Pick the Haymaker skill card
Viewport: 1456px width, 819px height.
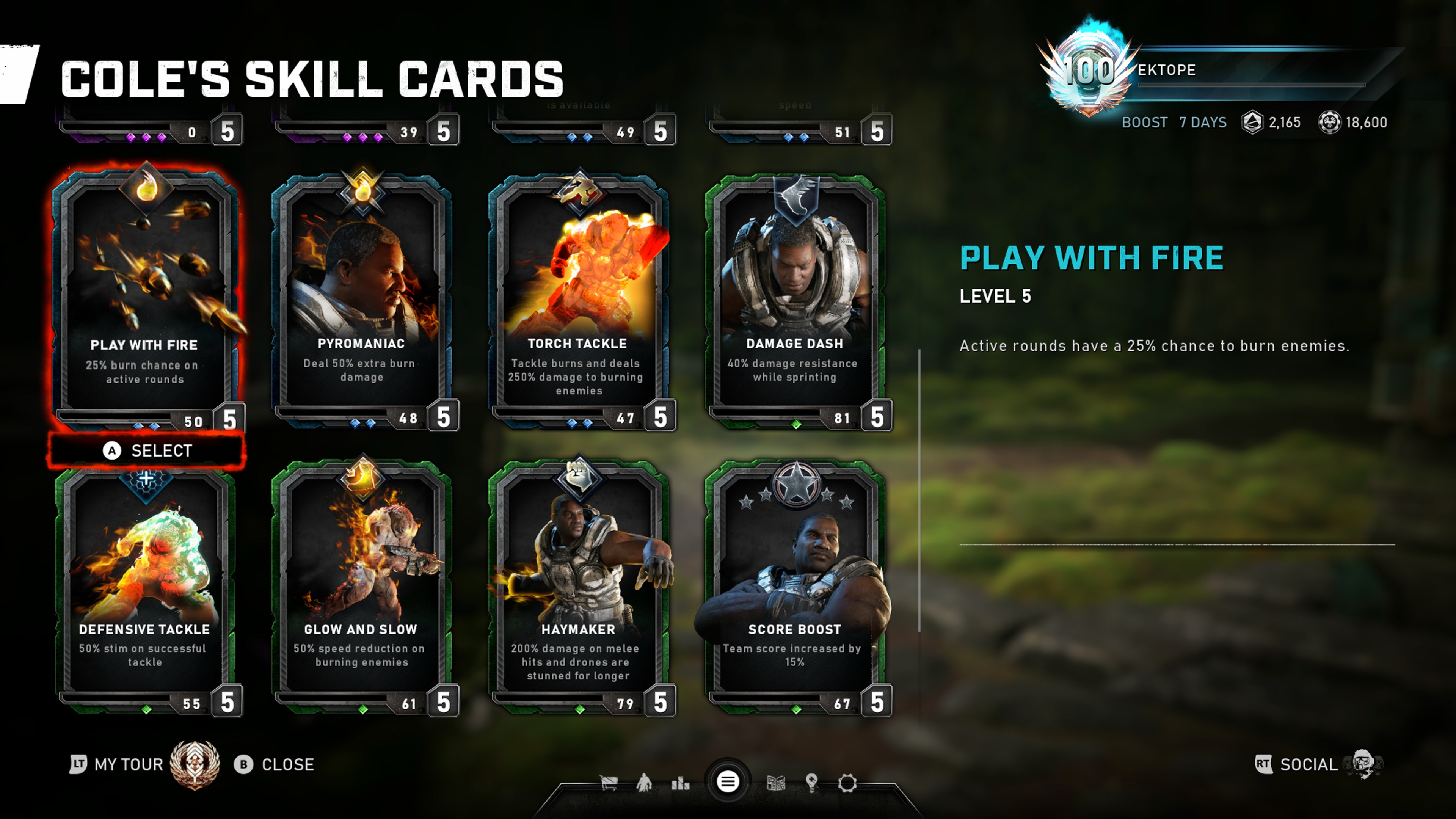578,582
